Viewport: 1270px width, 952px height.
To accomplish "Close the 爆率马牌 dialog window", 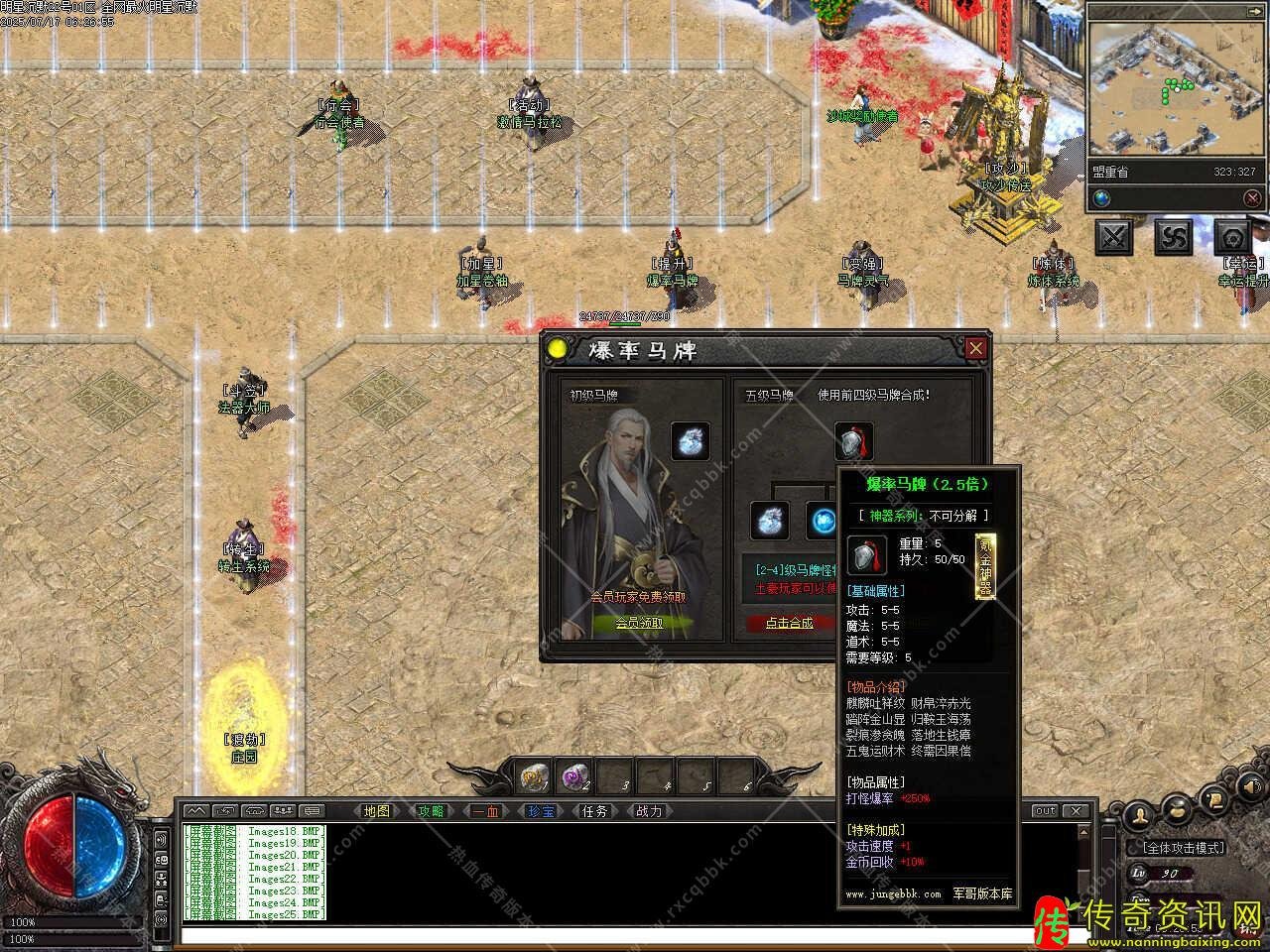I will tap(975, 348).
